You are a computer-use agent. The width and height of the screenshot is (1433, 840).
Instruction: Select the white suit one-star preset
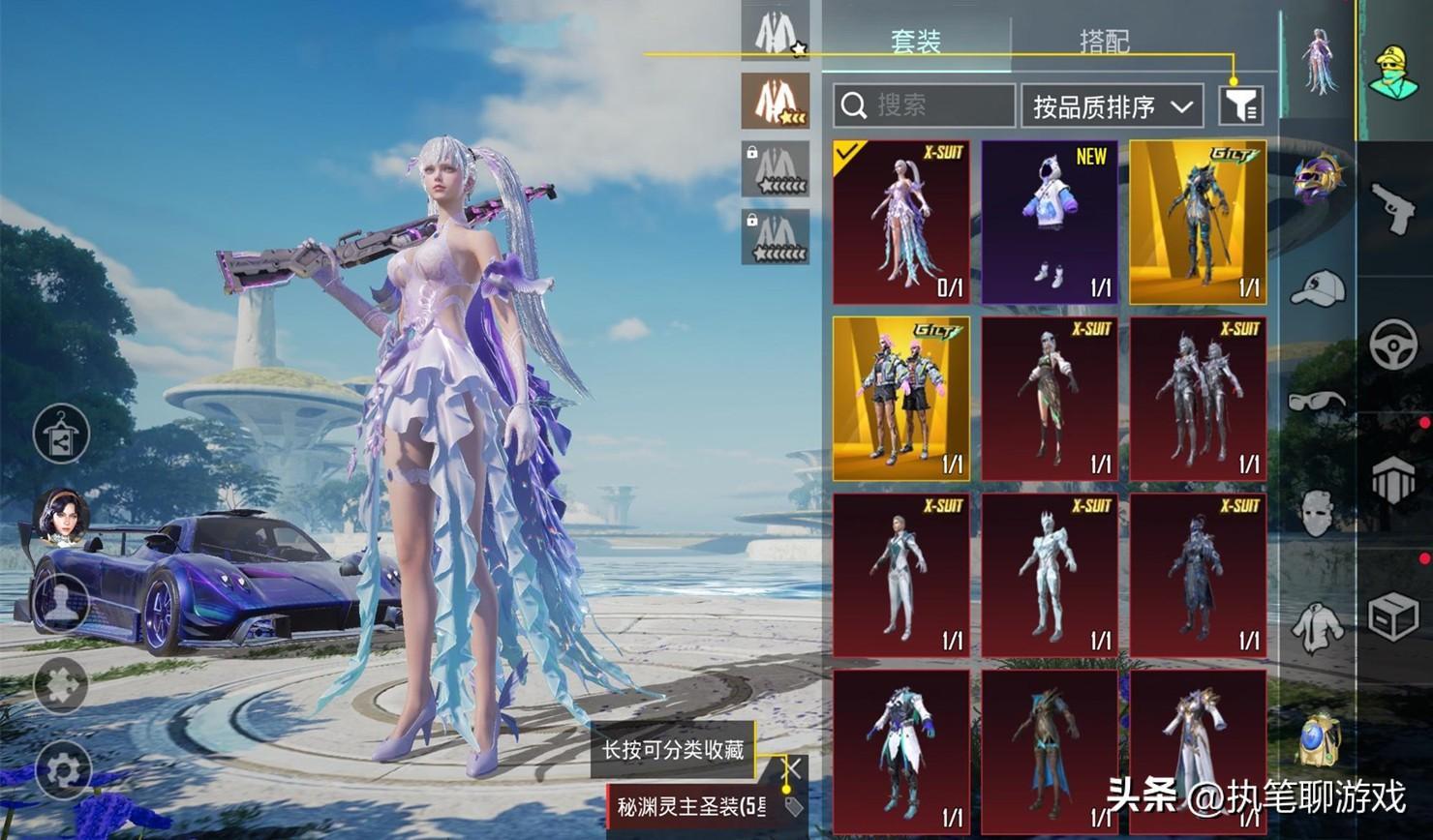coord(776,33)
